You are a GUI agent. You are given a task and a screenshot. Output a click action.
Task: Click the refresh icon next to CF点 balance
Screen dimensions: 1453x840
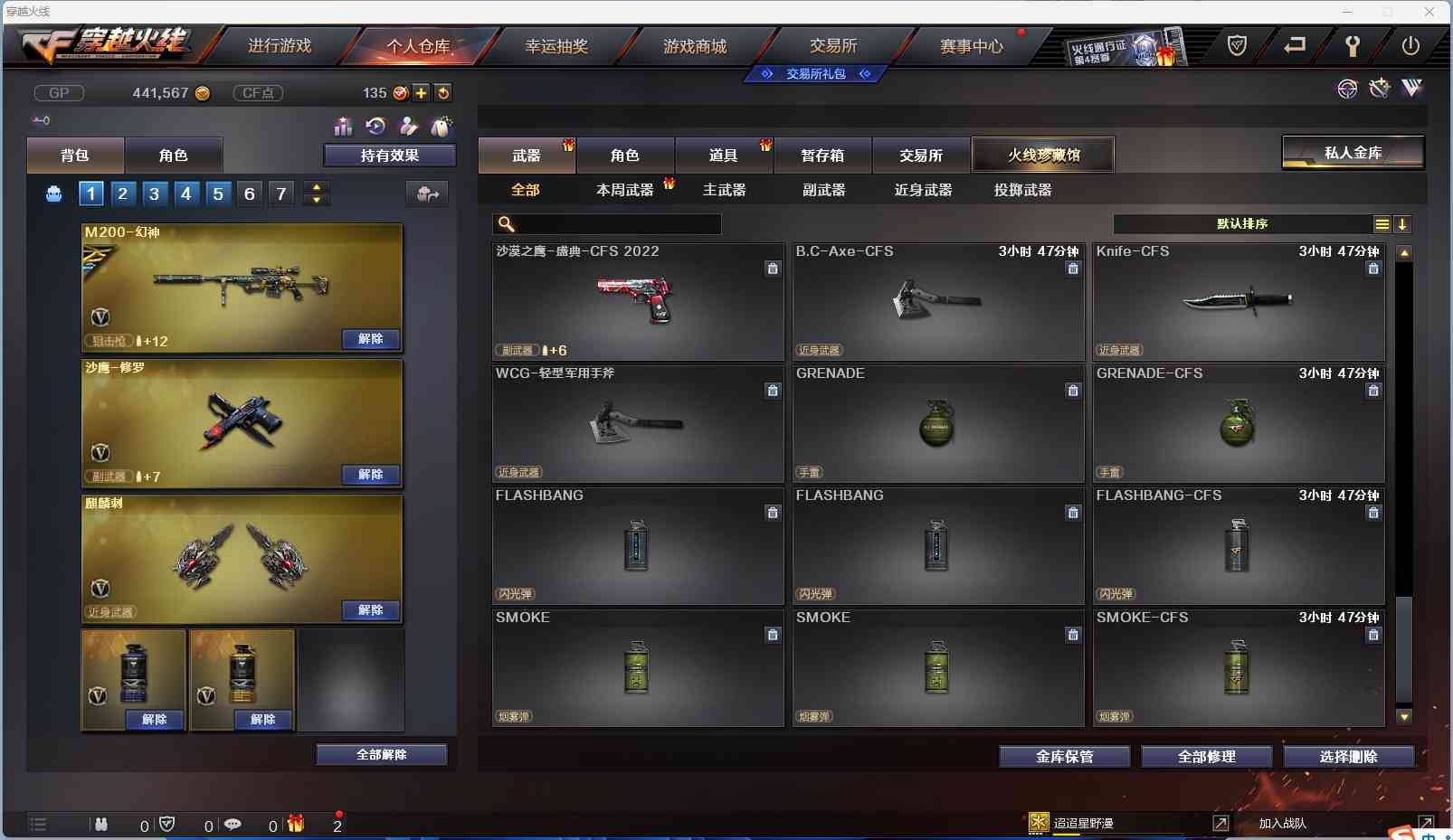[444, 92]
